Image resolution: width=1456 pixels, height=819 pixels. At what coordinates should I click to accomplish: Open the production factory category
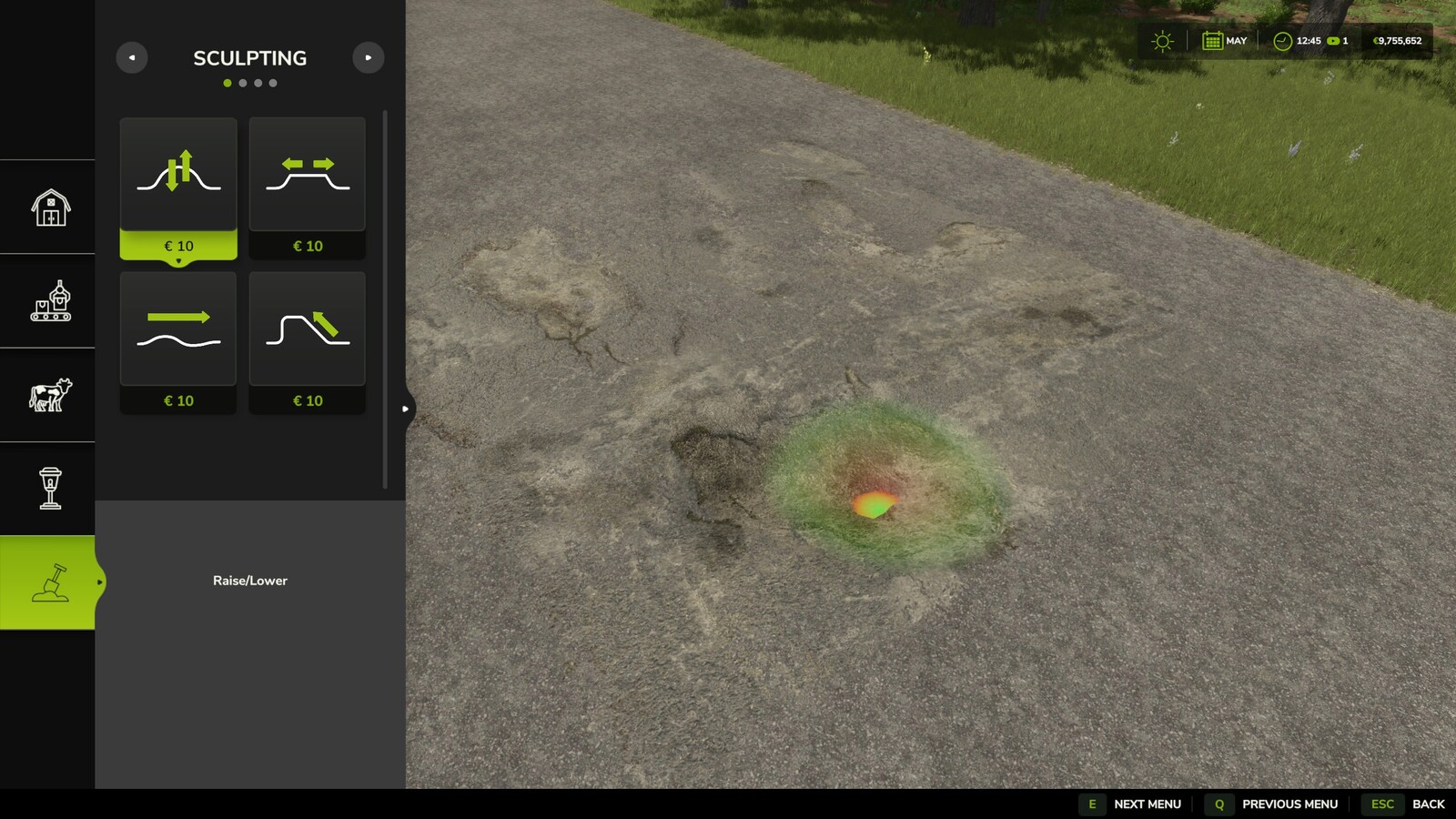pos(50,301)
